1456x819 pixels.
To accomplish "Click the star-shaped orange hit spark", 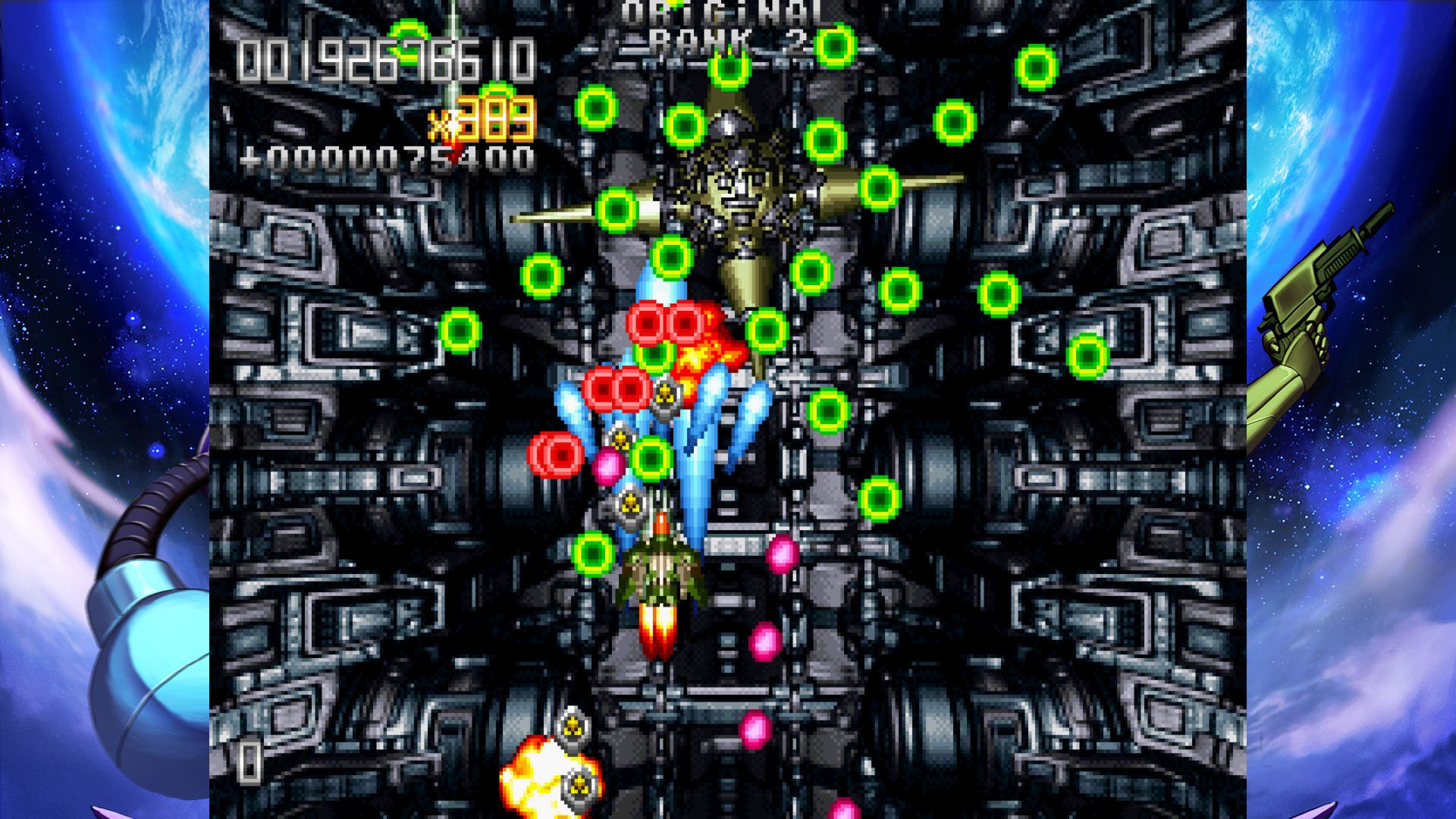I will click(694, 353).
